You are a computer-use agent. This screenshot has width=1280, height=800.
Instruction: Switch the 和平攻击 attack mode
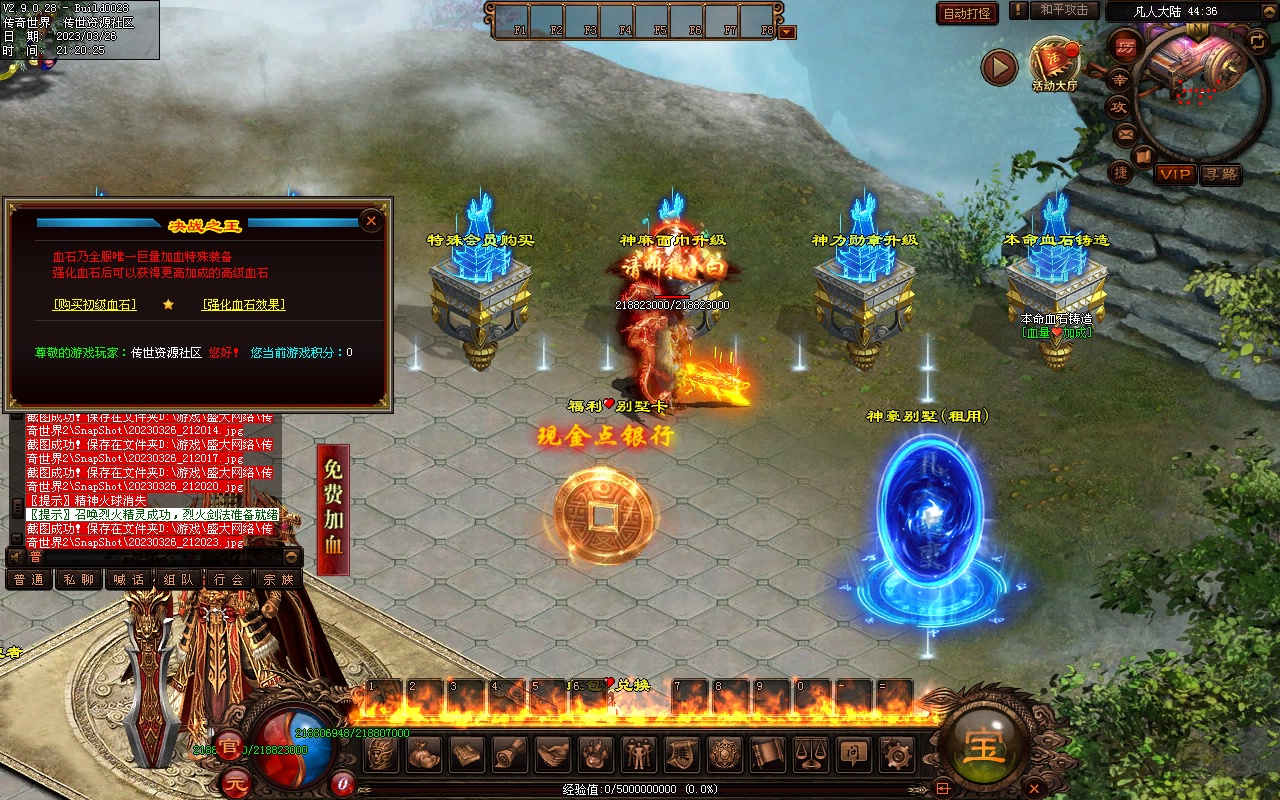[x=1063, y=11]
